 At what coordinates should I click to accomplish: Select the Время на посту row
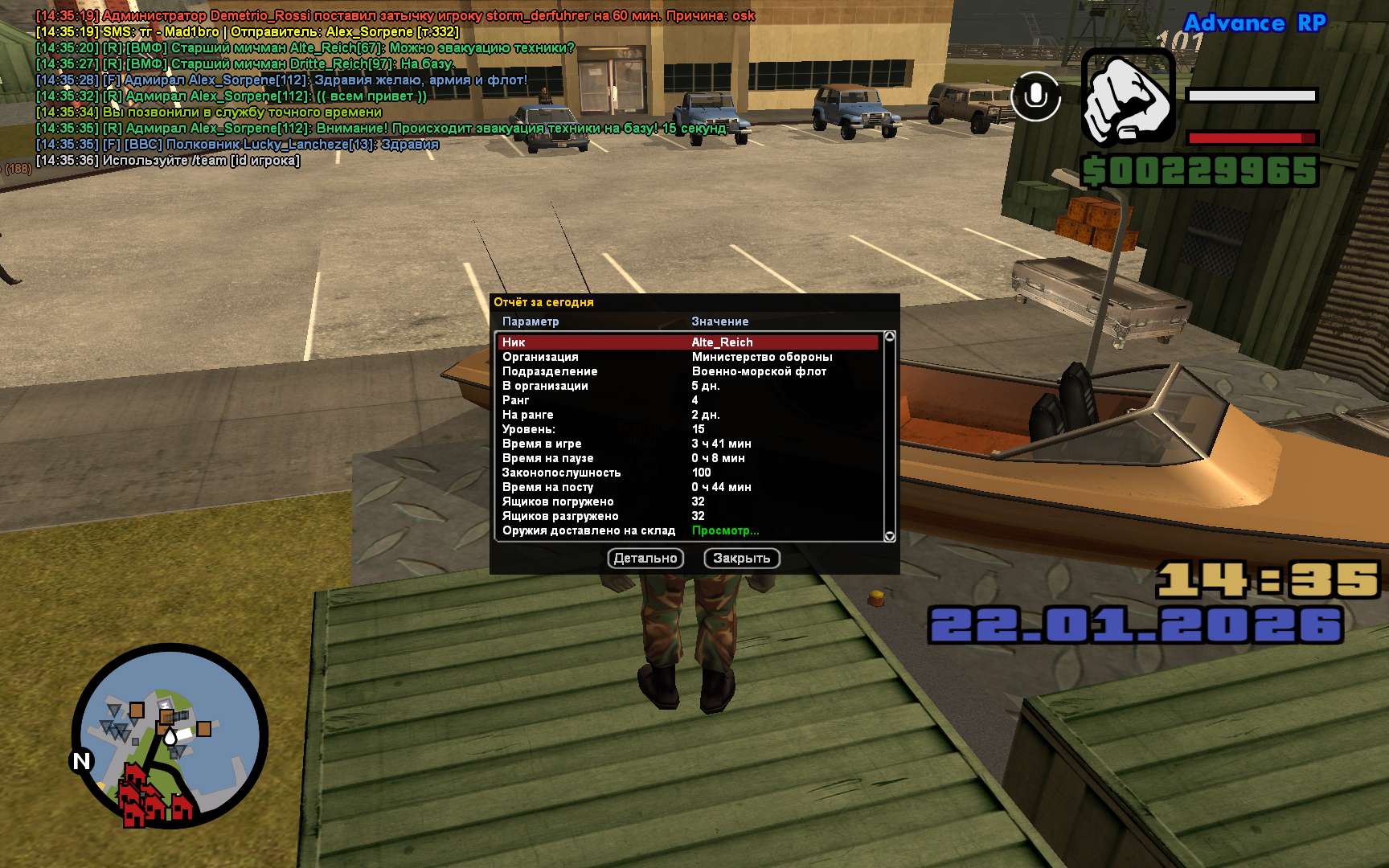pos(688,487)
